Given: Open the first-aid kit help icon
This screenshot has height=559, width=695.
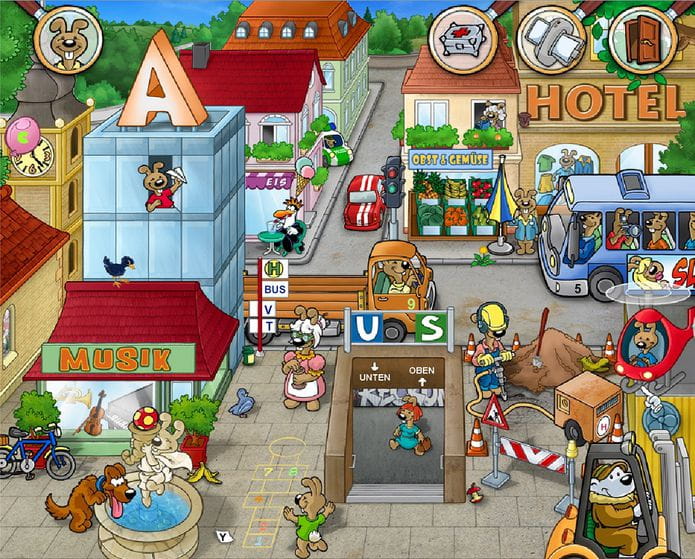Looking at the screenshot, I should [463, 39].
